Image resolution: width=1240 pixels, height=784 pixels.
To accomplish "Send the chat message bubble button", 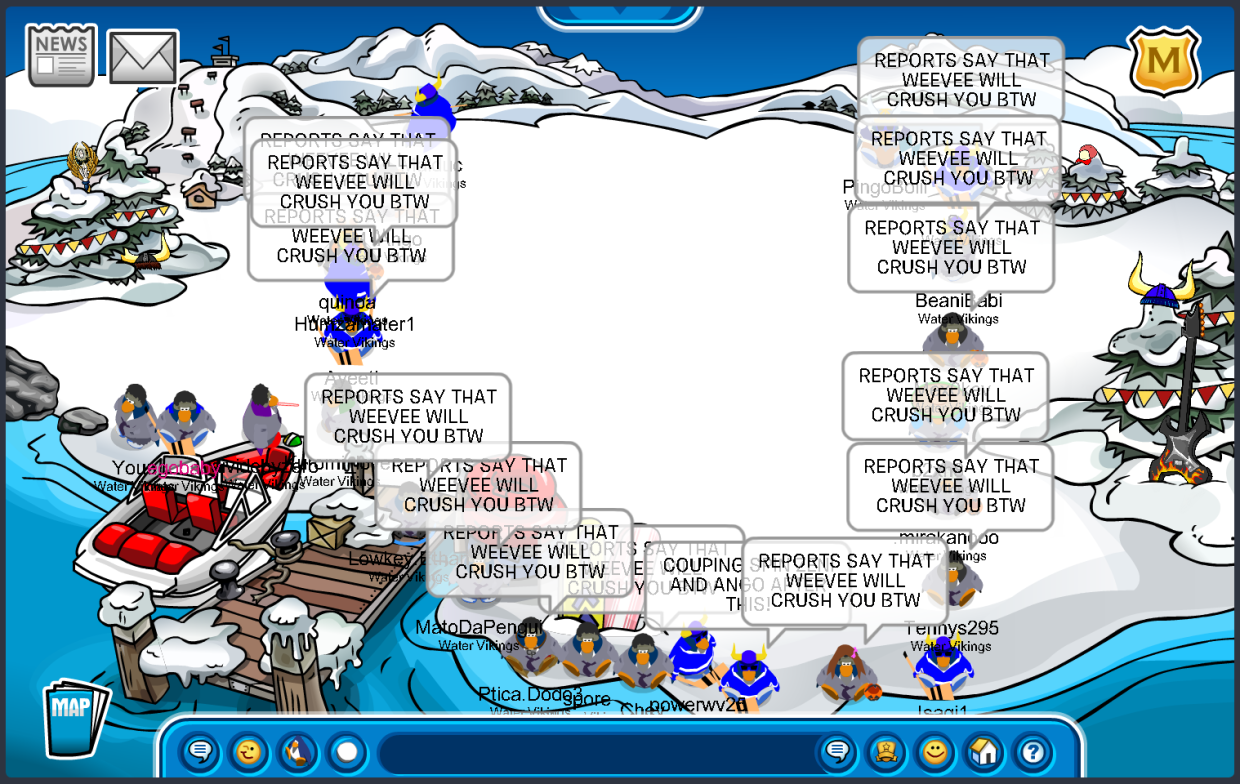I will (837, 751).
